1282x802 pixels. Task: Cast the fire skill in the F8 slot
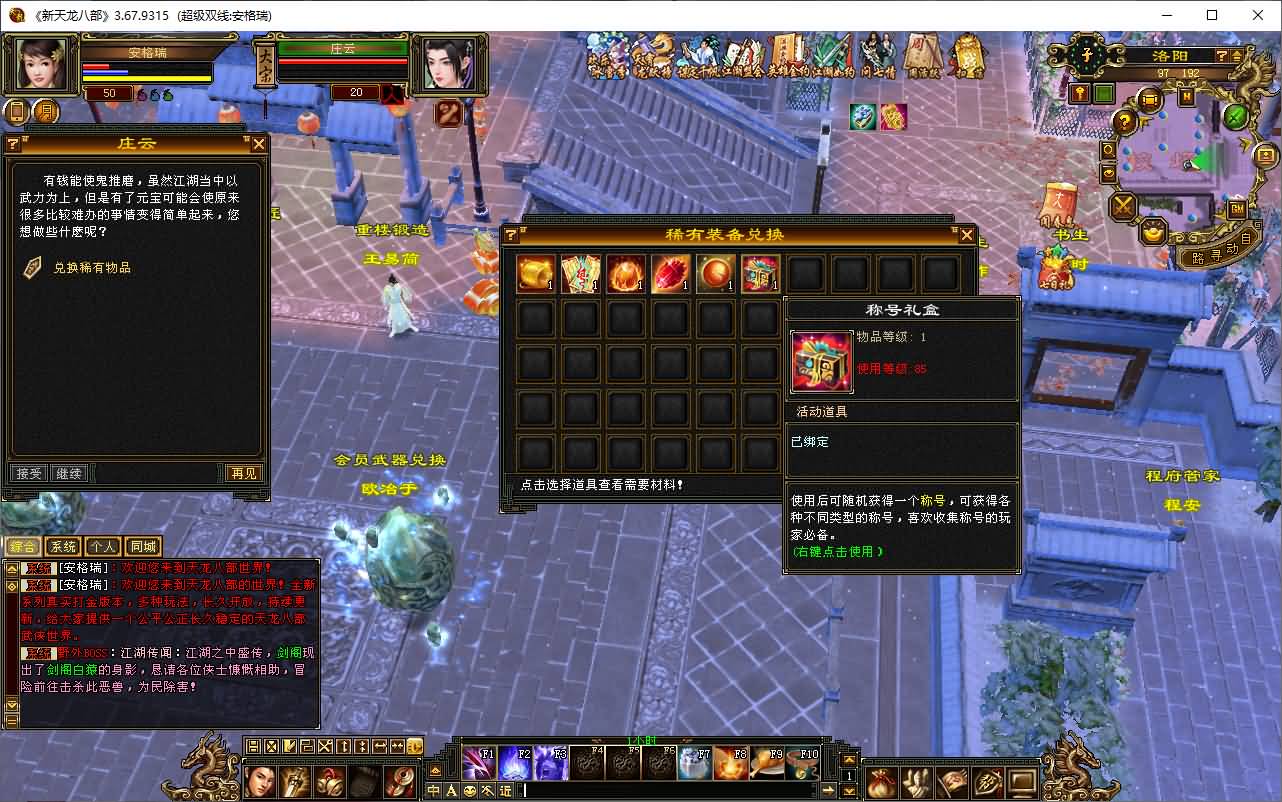pyautogui.click(x=730, y=762)
